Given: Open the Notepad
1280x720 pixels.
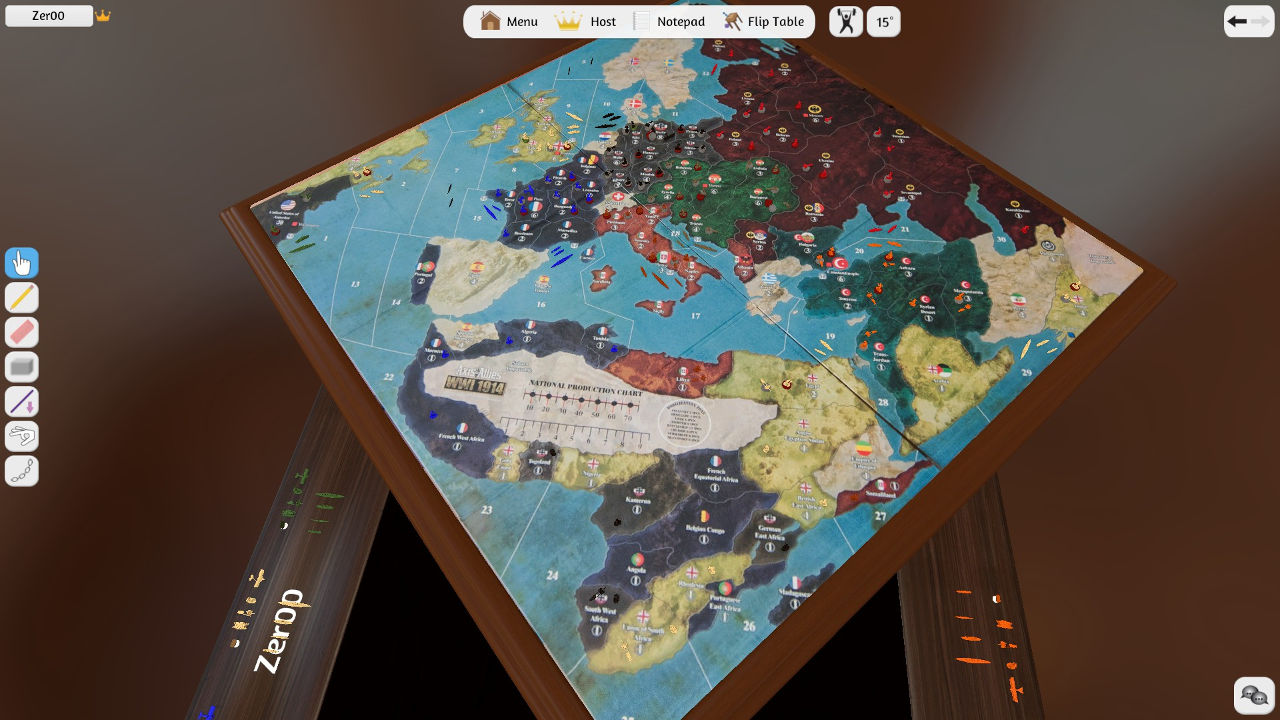Looking at the screenshot, I should [669, 21].
